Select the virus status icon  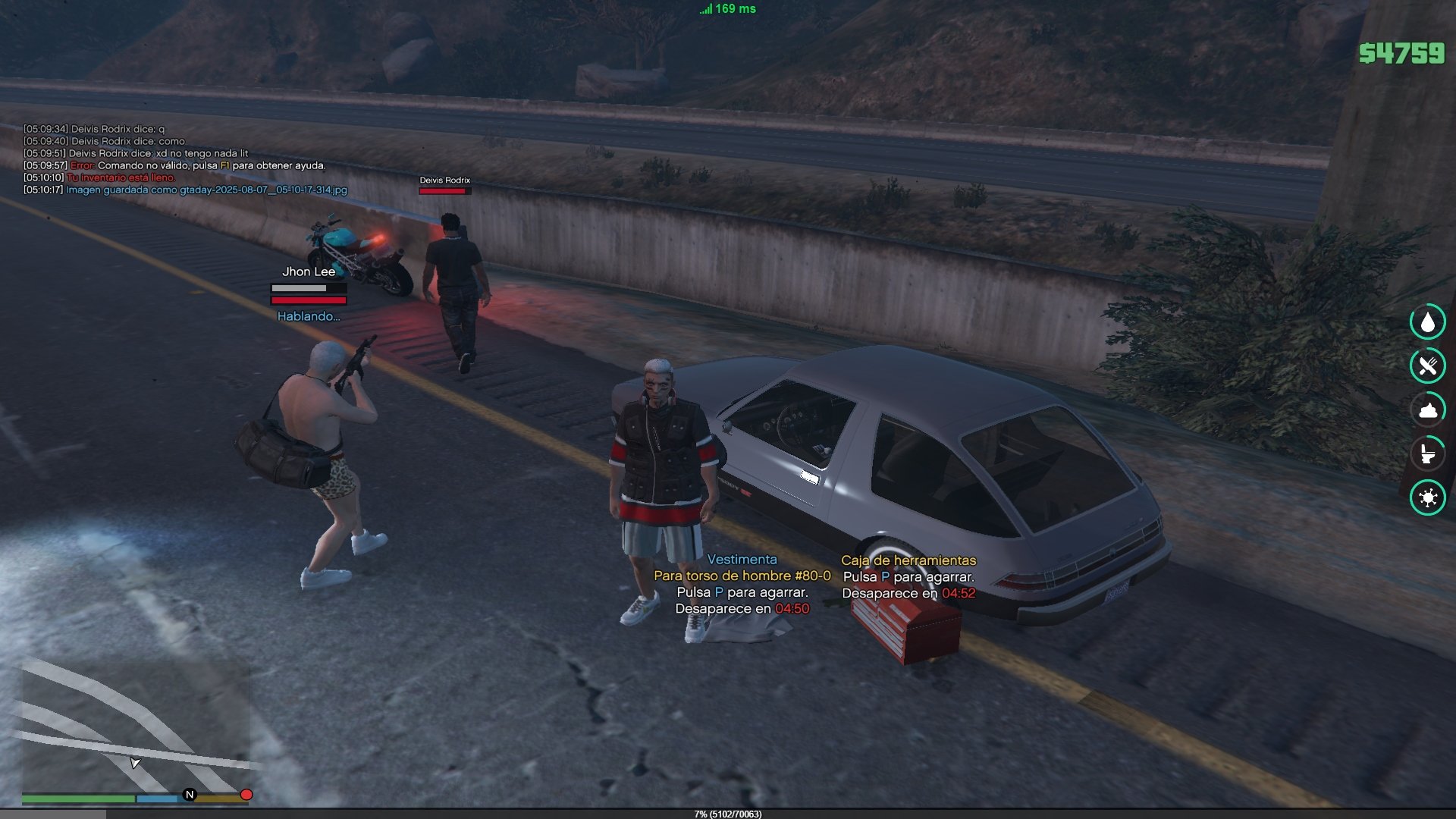click(1427, 497)
